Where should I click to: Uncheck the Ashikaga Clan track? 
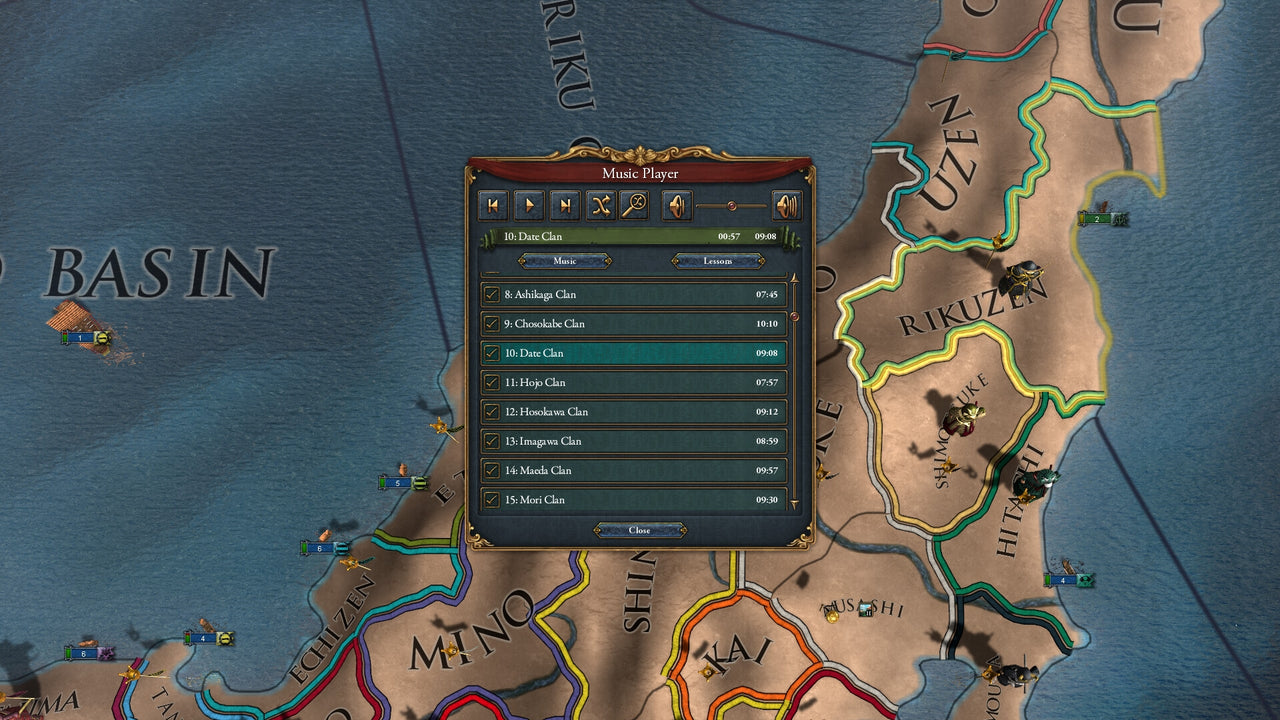(x=489, y=294)
